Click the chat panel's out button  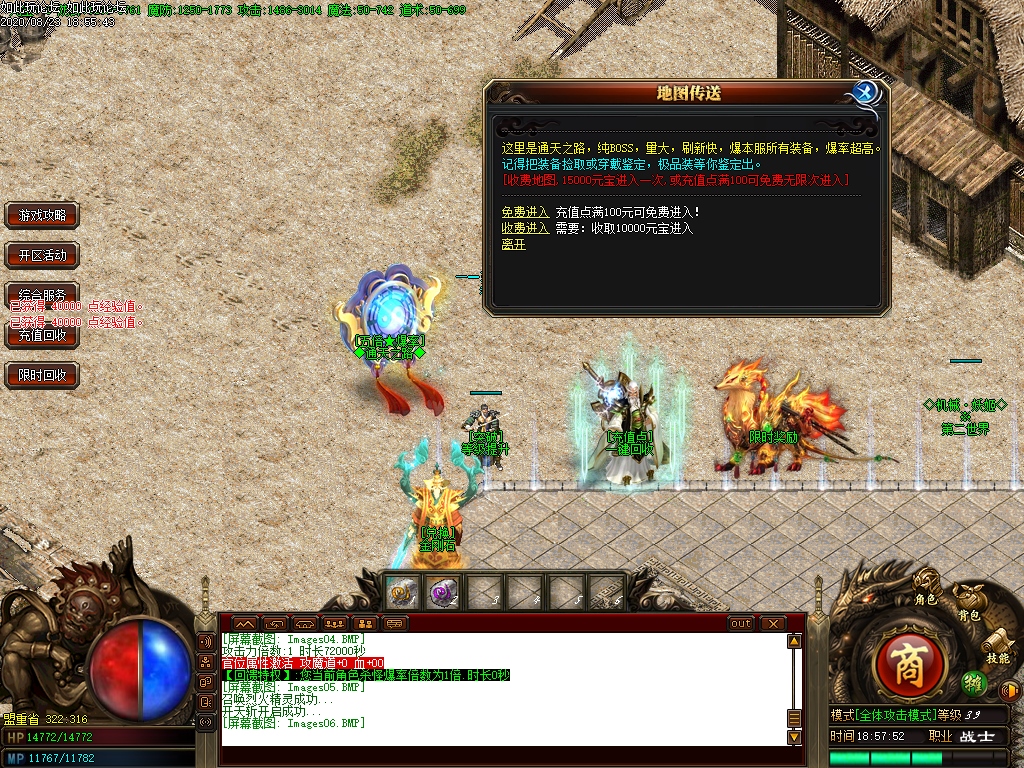pyautogui.click(x=741, y=623)
